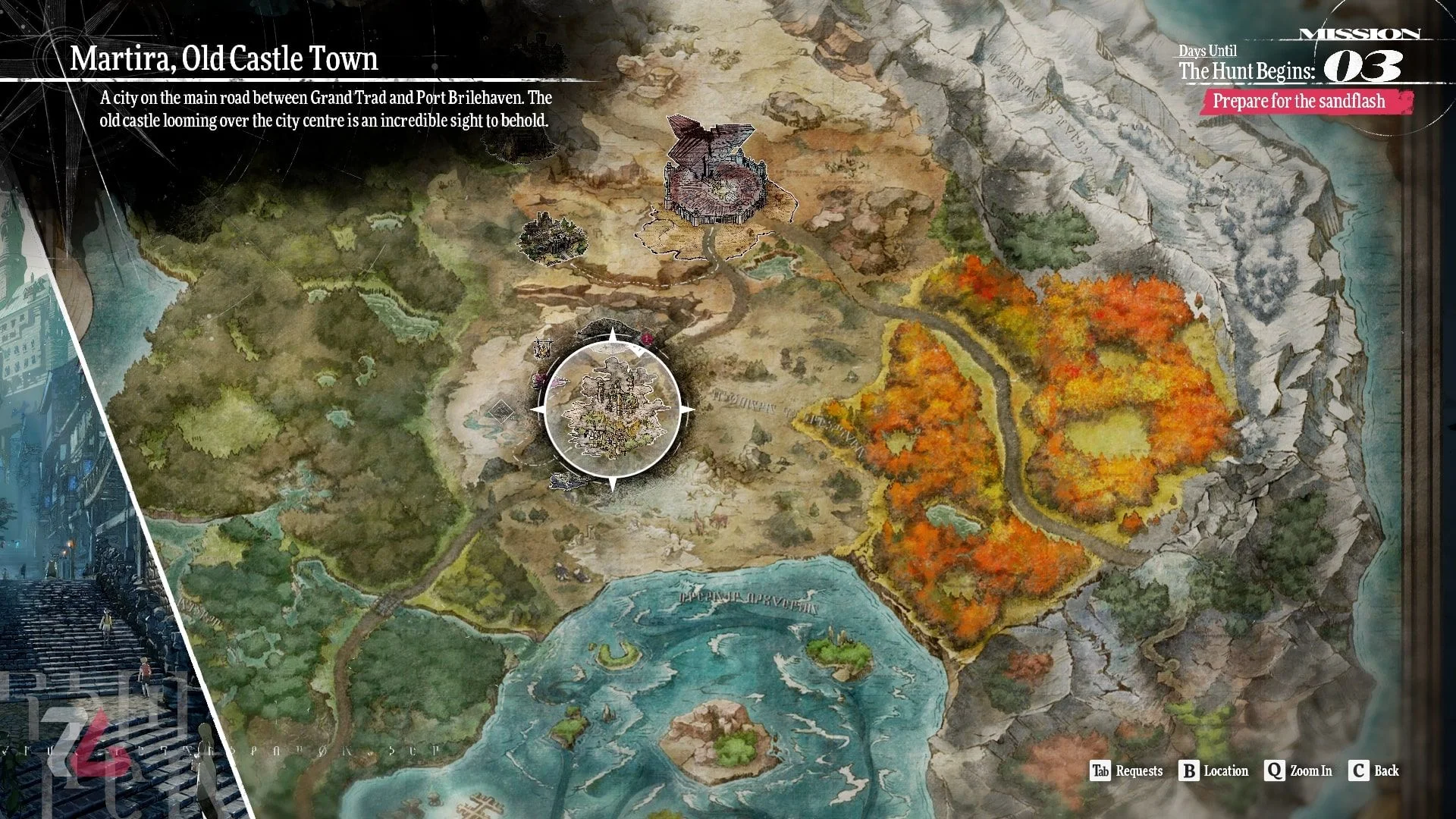Select the dark blue marker below Martira
Viewport: 1456px width, 819px height.
(x=567, y=480)
